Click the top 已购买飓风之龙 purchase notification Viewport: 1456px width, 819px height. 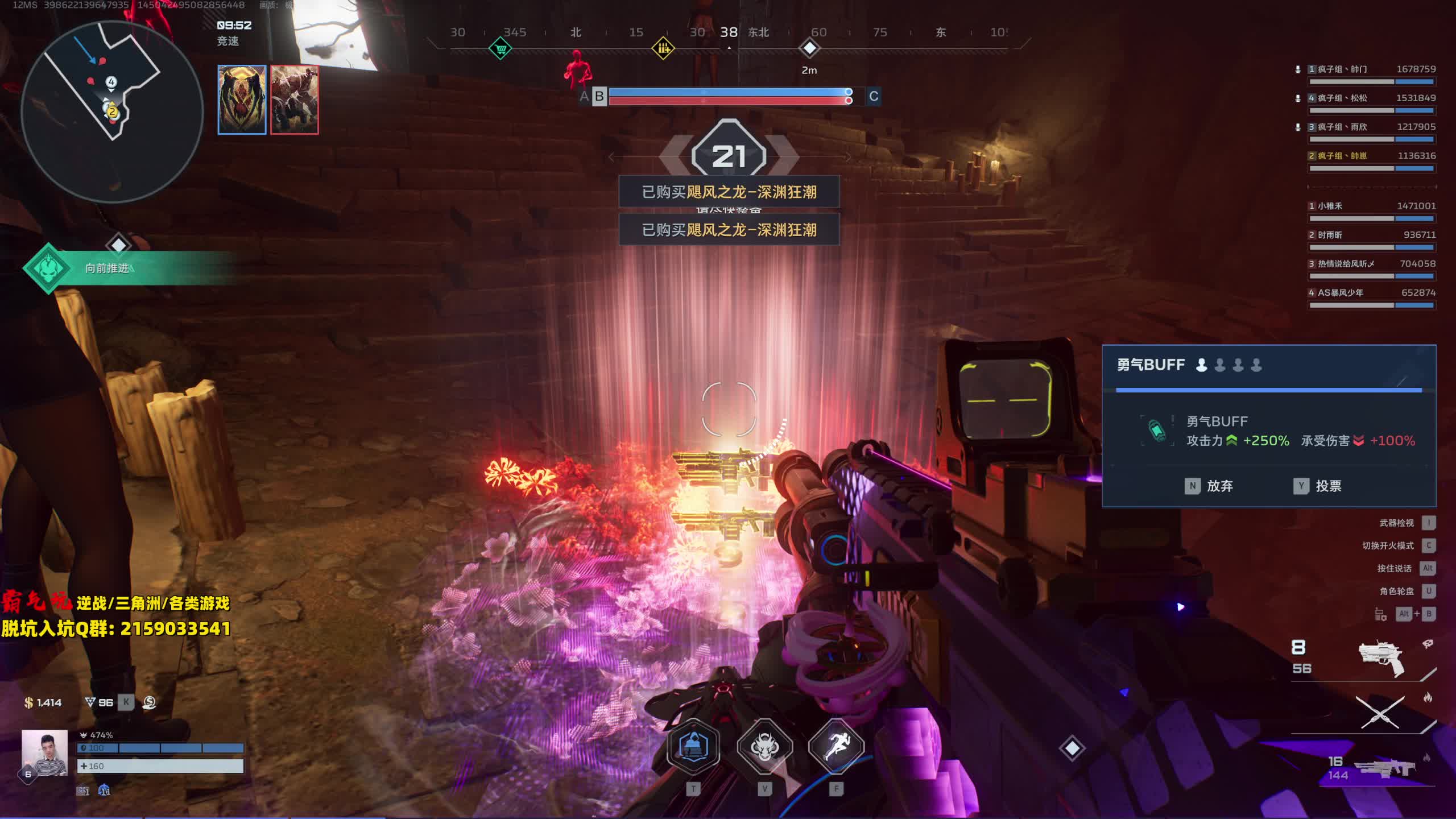coord(729,192)
